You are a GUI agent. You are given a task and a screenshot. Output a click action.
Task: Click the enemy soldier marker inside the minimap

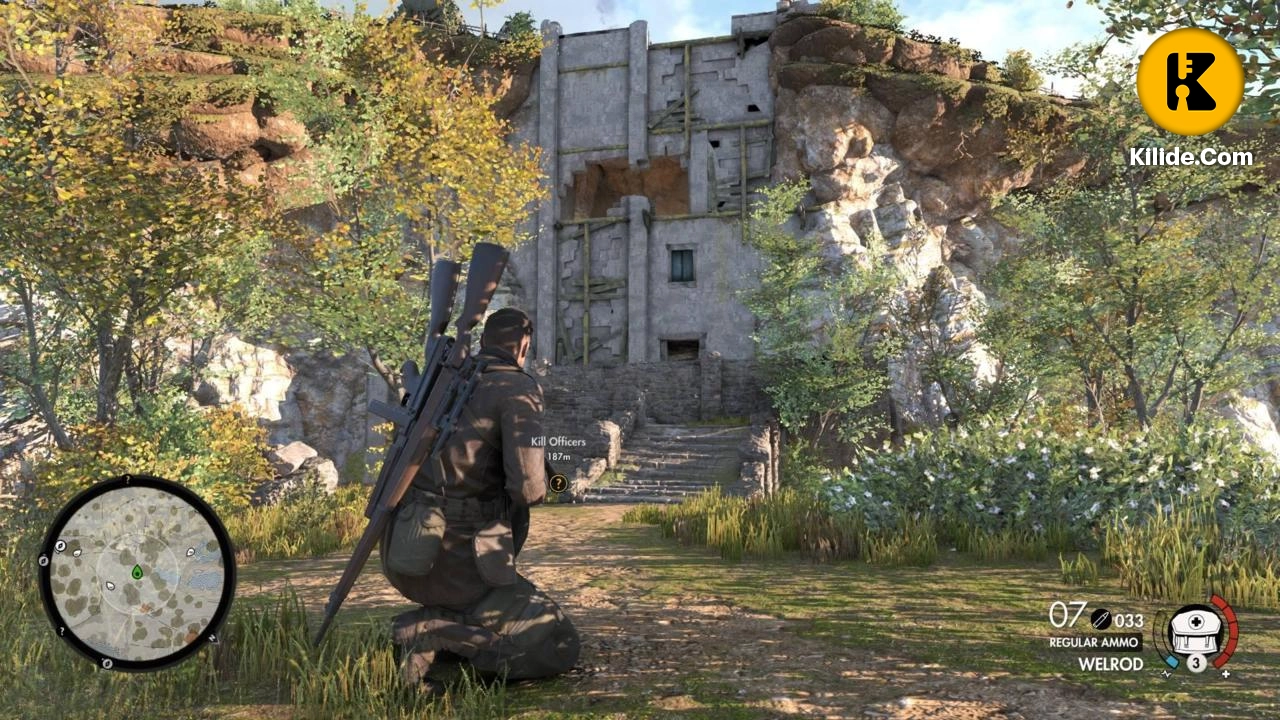click(x=110, y=585)
